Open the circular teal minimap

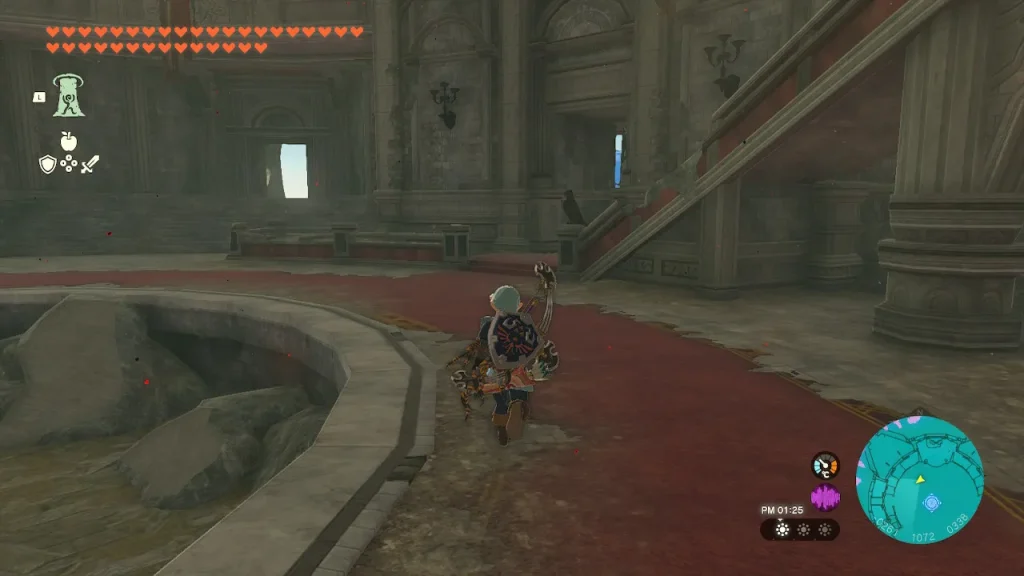tap(919, 480)
